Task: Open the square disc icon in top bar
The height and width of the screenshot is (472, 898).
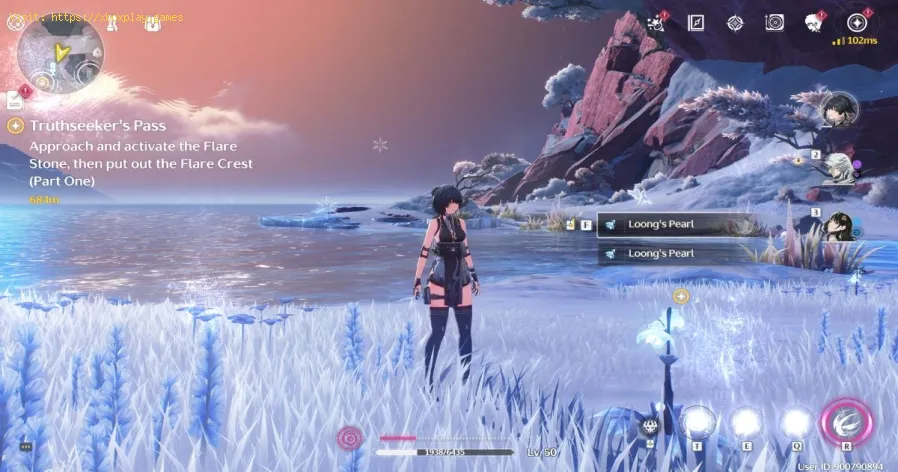Action: tap(774, 22)
